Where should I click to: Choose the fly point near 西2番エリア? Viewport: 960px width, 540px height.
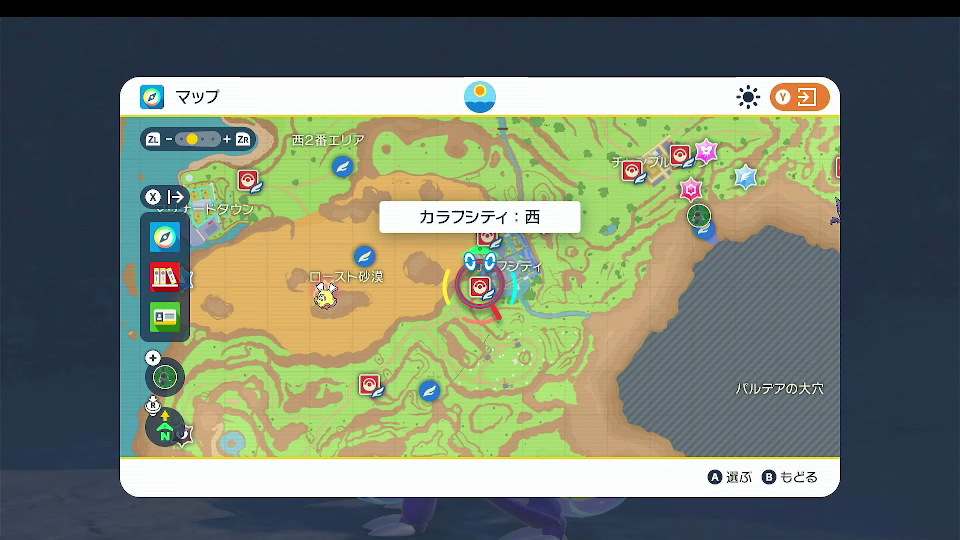click(x=344, y=165)
